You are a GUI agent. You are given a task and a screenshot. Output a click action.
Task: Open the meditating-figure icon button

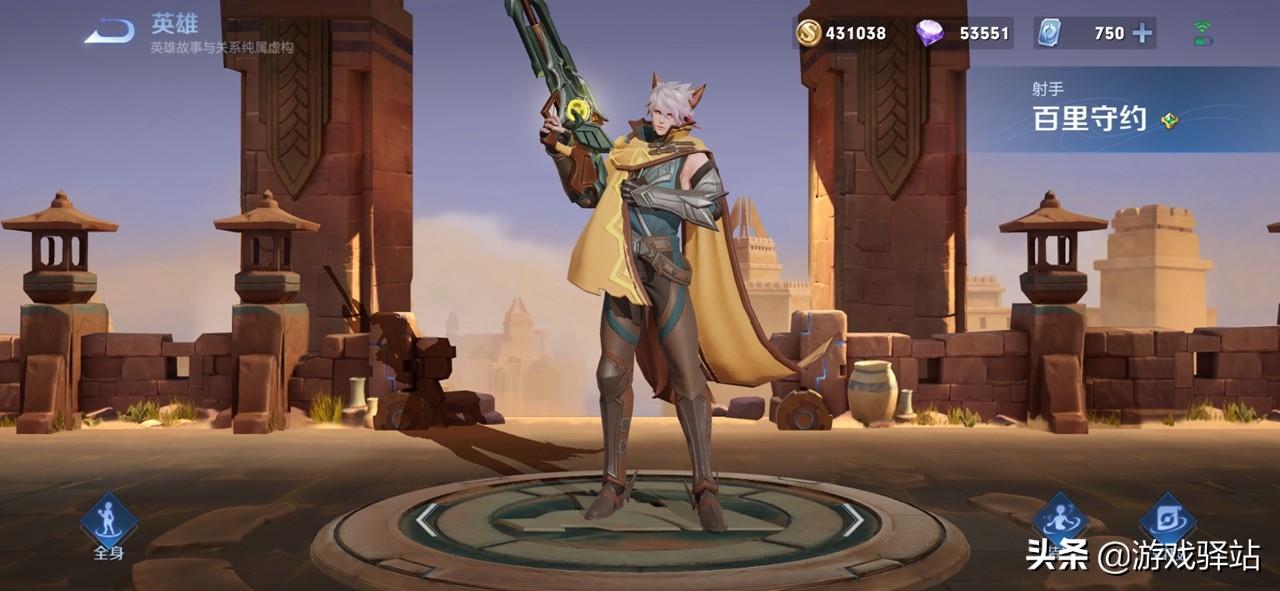pos(1060,520)
